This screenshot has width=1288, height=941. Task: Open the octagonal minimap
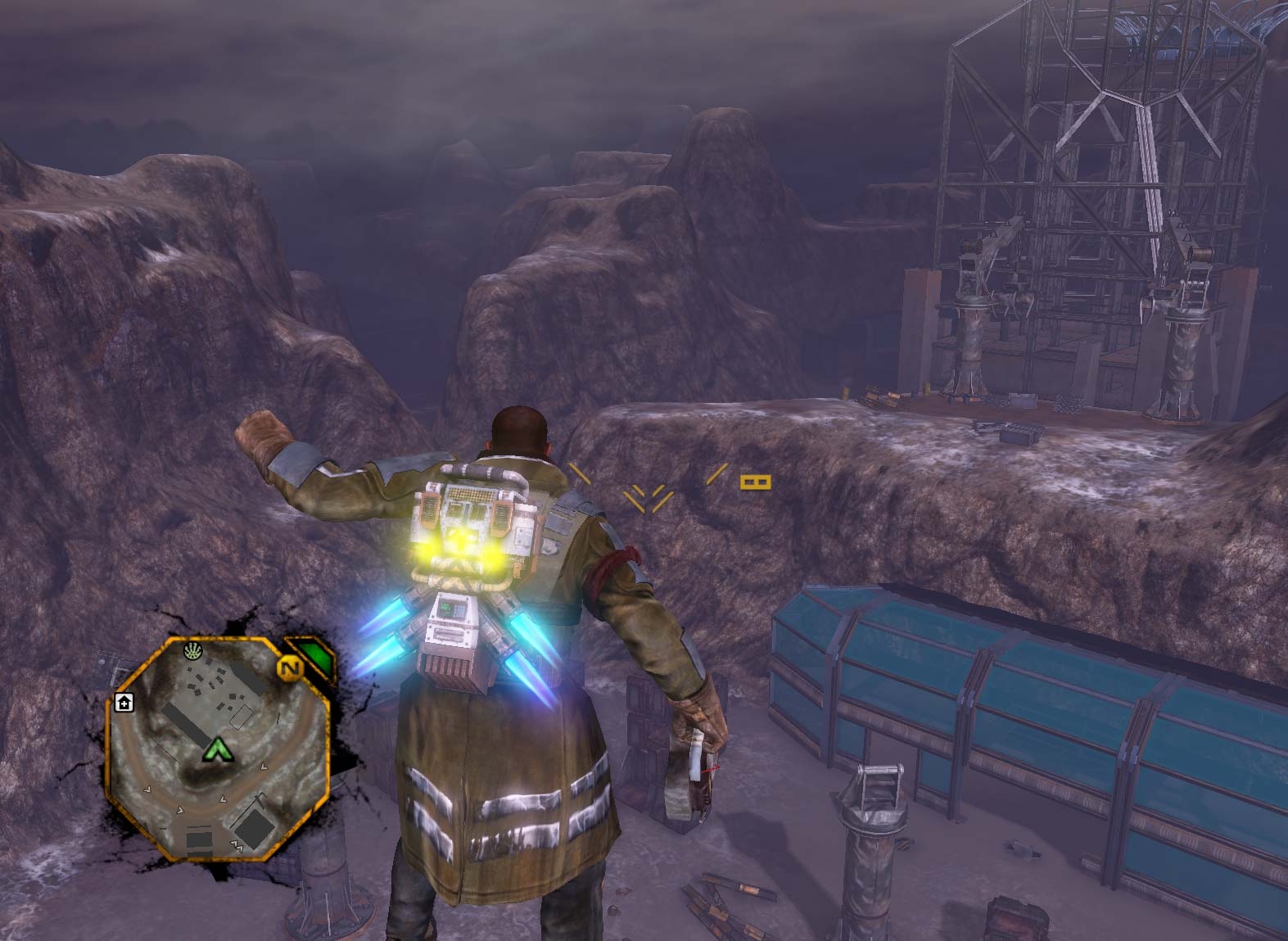coord(218,749)
